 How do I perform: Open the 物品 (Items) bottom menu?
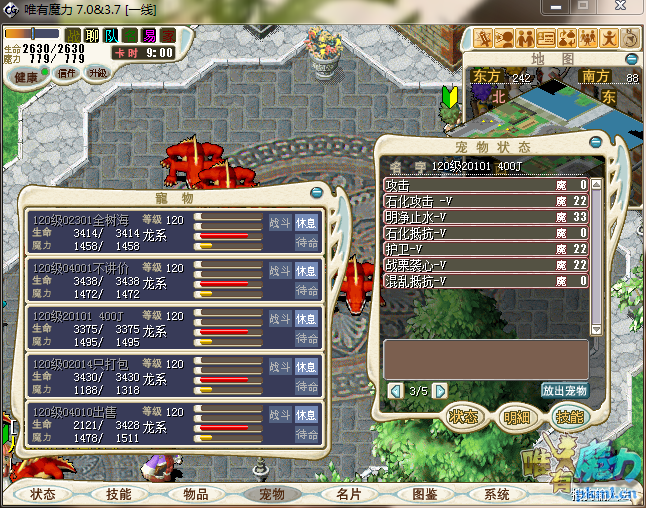(x=195, y=494)
